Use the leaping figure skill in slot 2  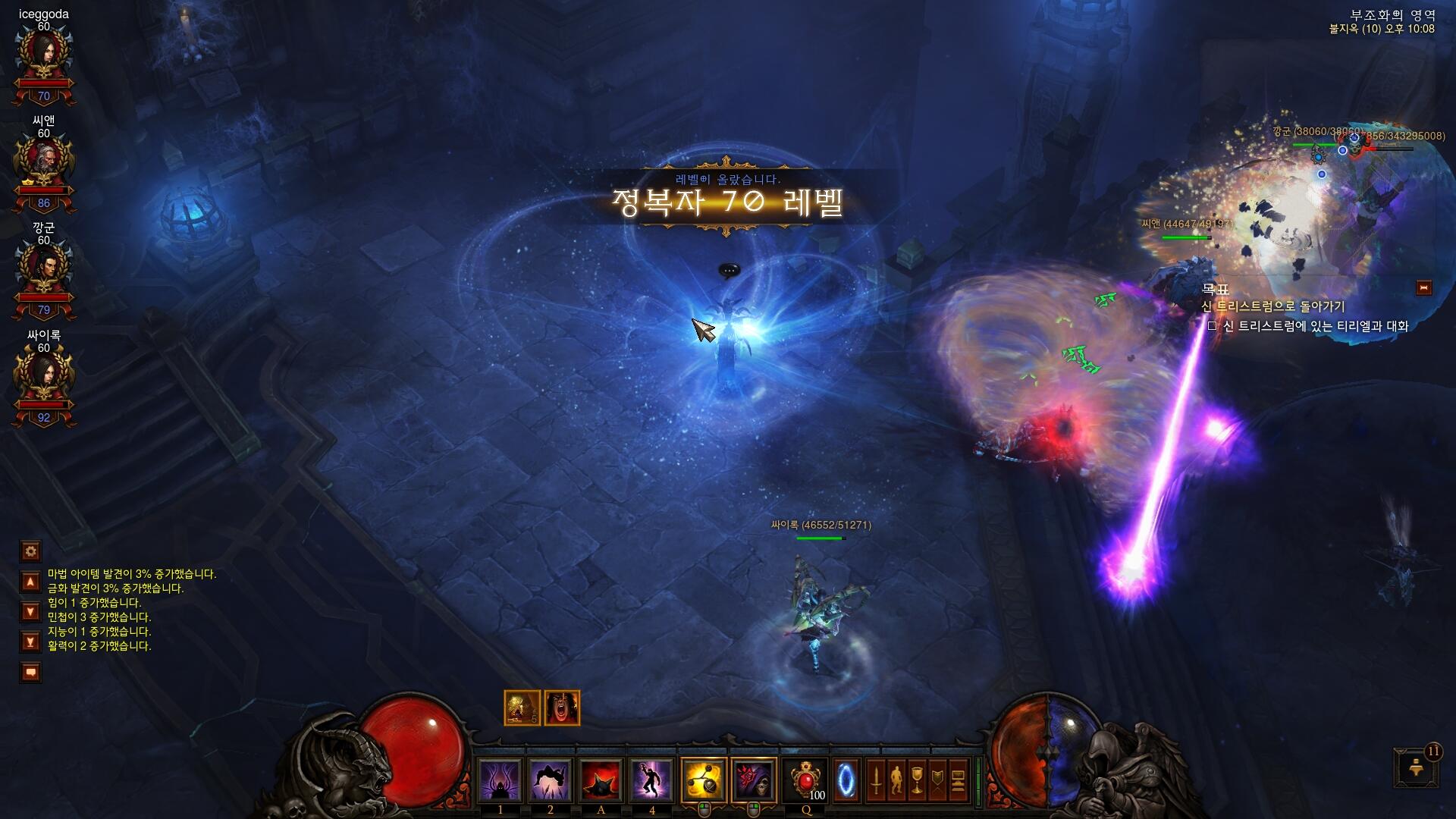pyautogui.click(x=551, y=780)
